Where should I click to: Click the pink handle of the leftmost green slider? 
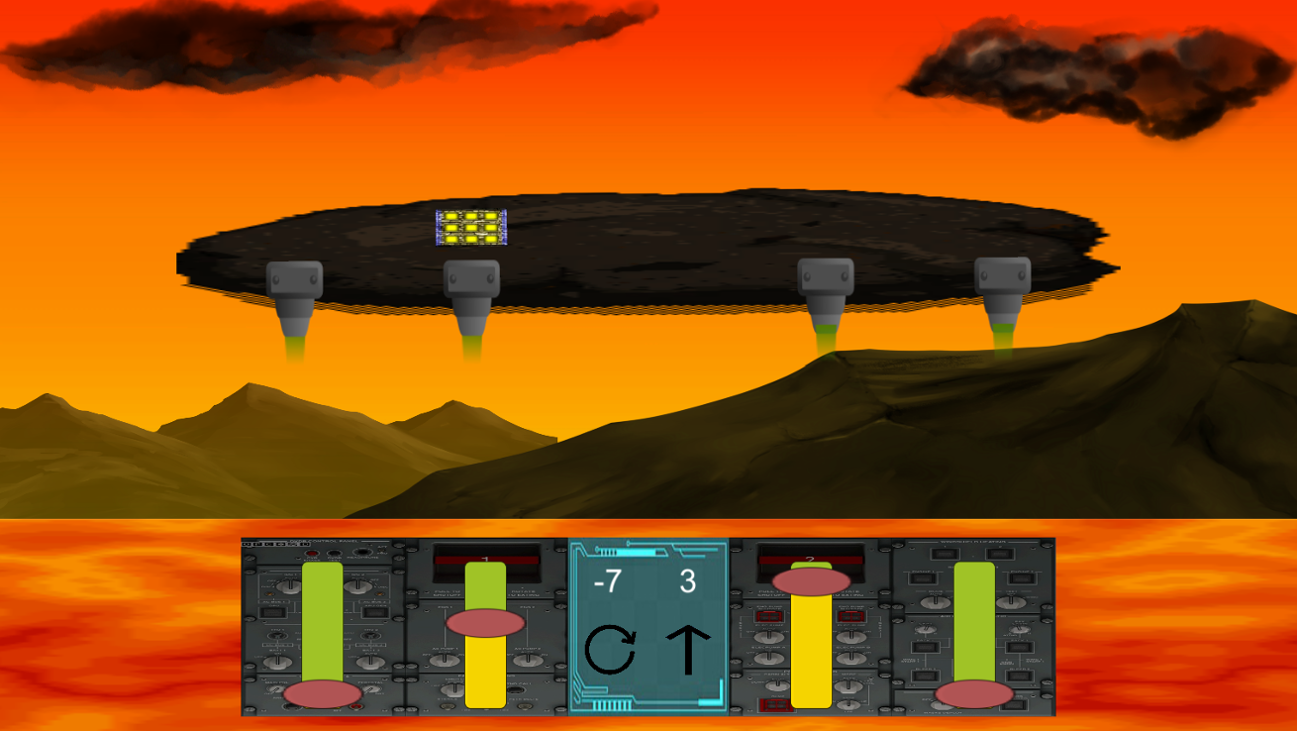323,692
